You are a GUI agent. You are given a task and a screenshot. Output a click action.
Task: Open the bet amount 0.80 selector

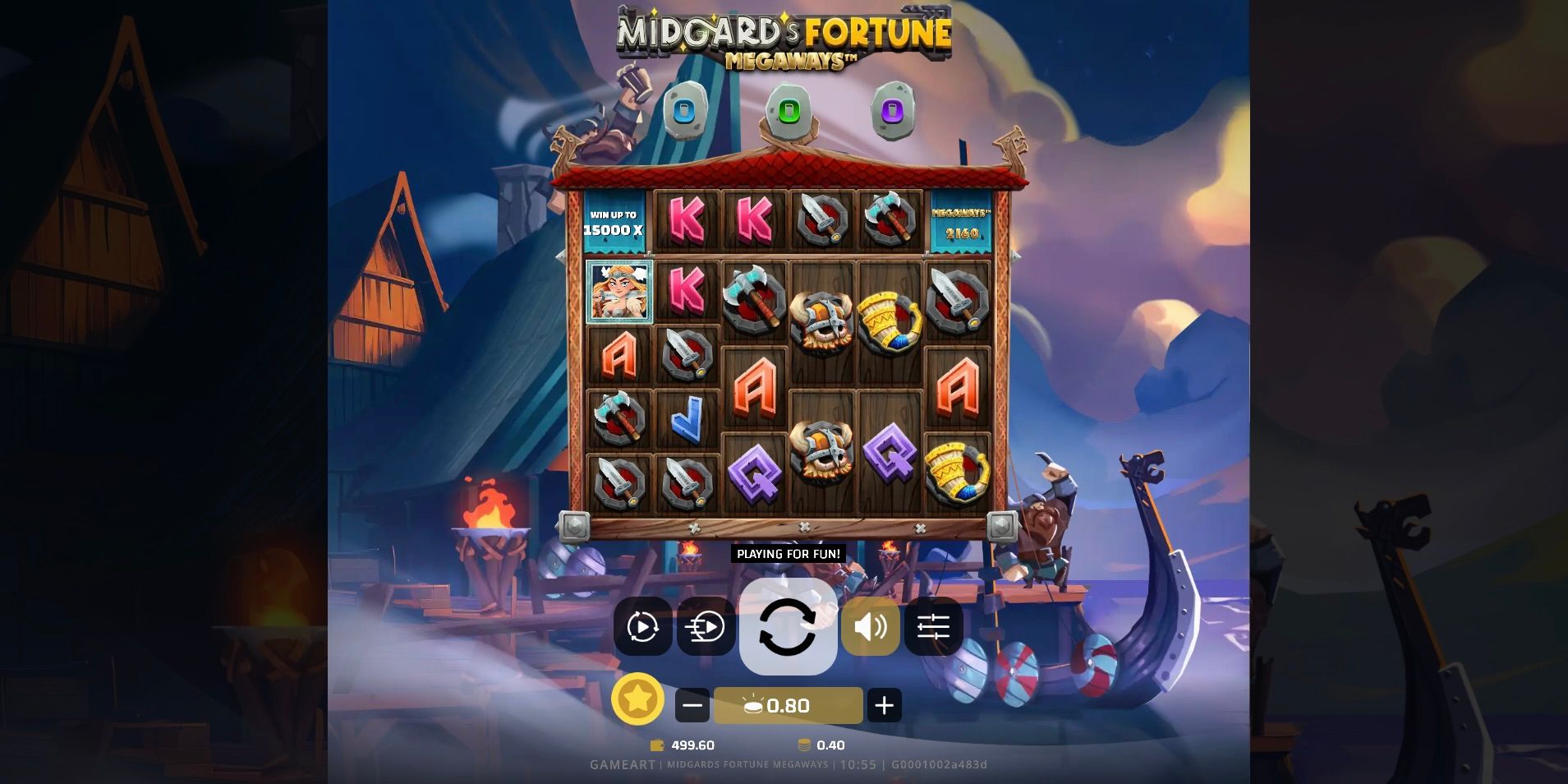pyautogui.click(x=787, y=704)
